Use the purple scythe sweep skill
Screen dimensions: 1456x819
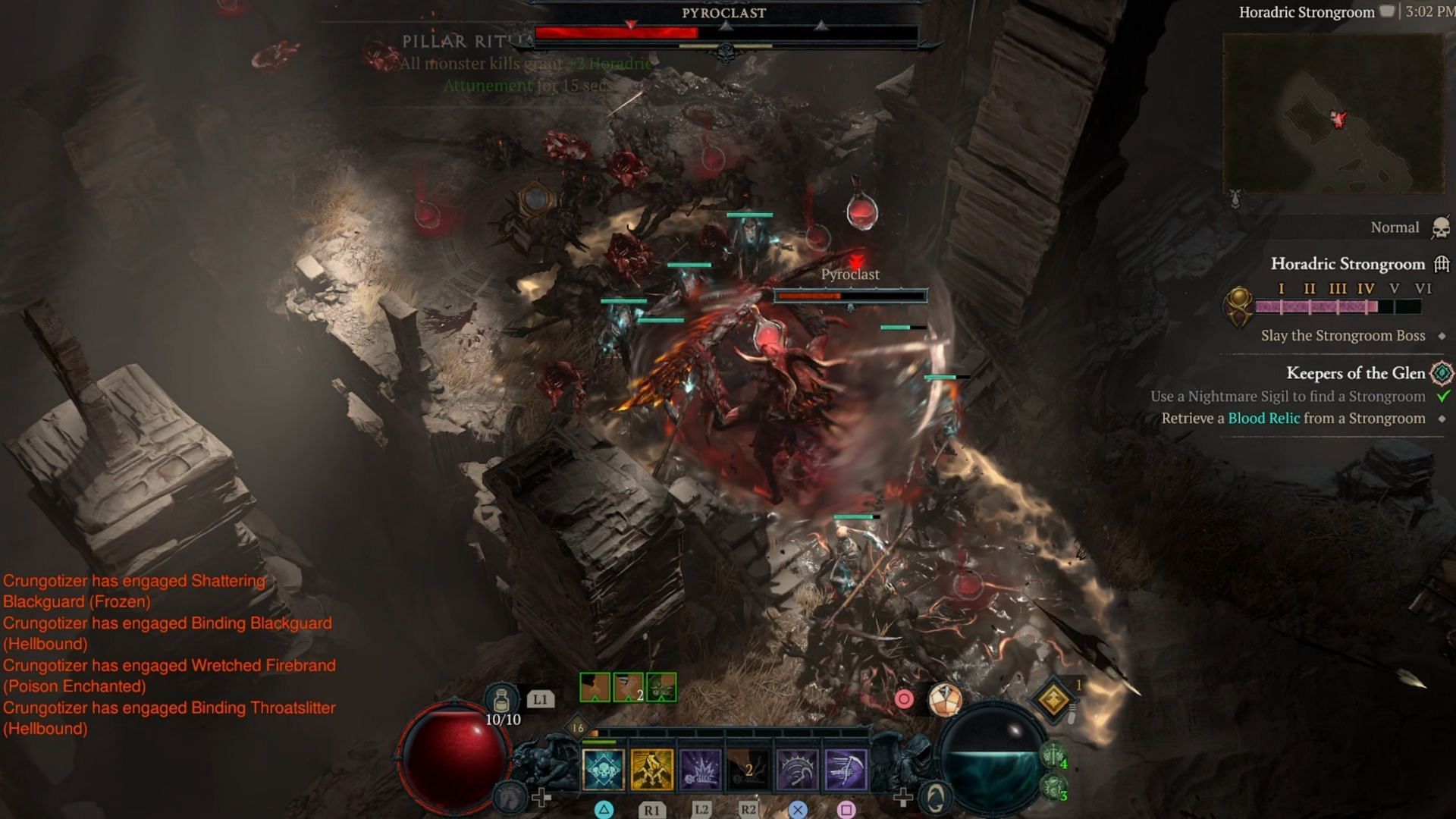(797, 770)
